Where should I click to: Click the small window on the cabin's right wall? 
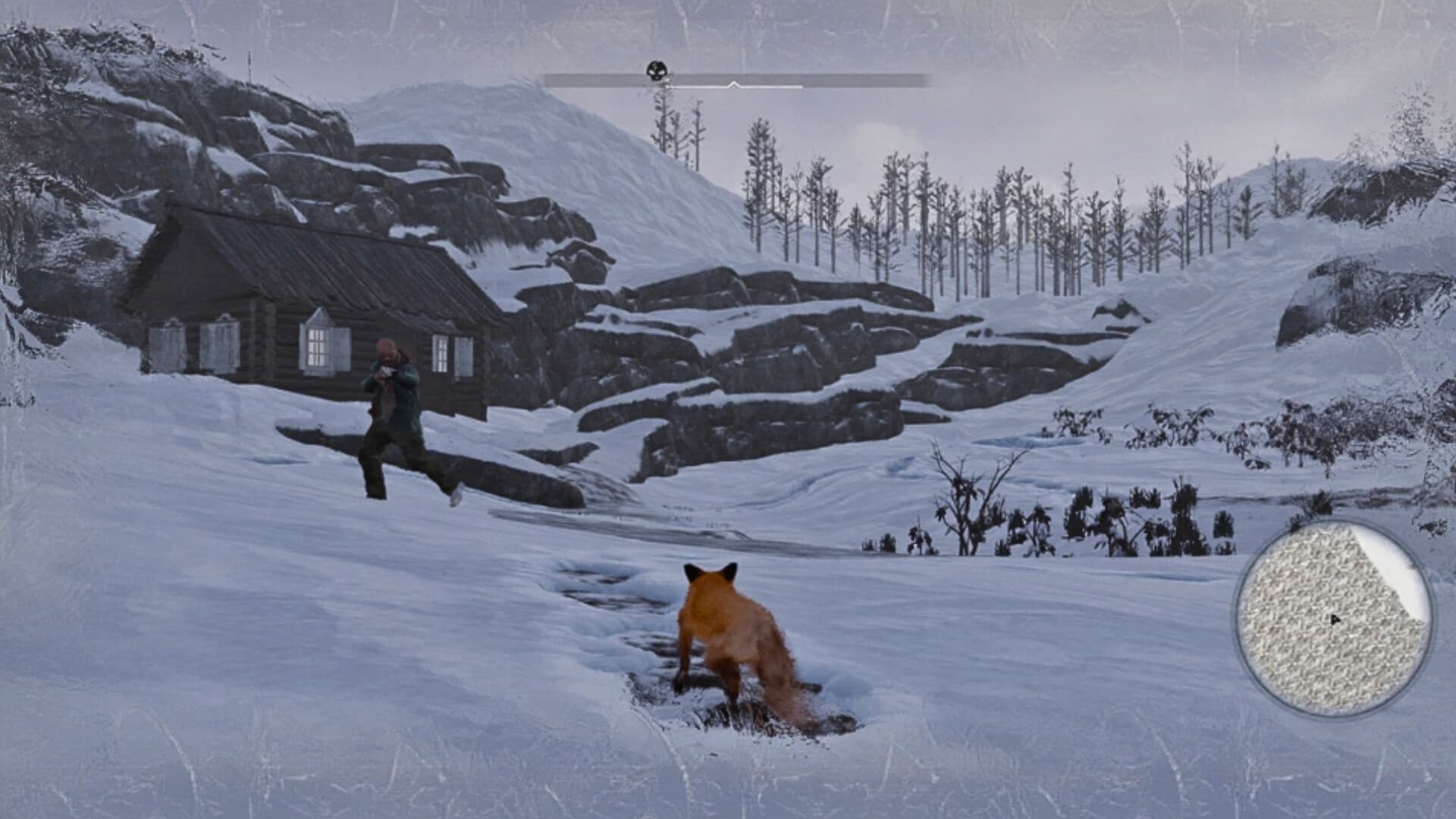[x=441, y=353]
